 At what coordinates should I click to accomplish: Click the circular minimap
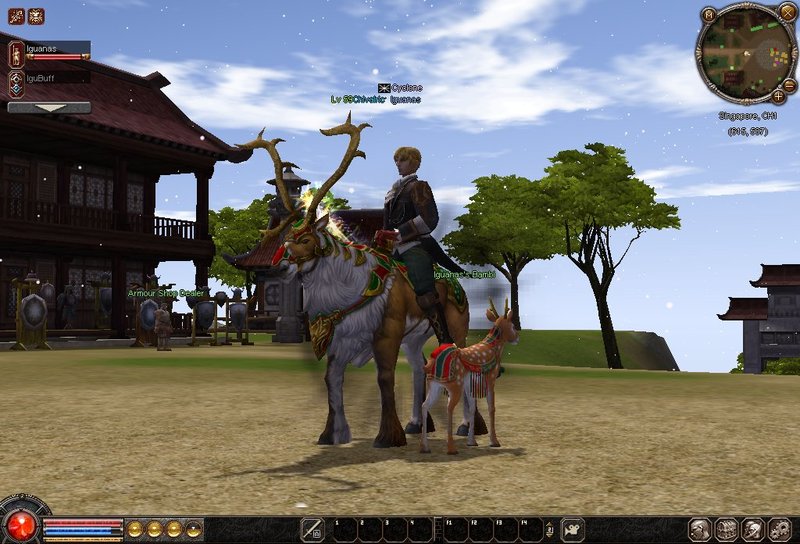(746, 52)
